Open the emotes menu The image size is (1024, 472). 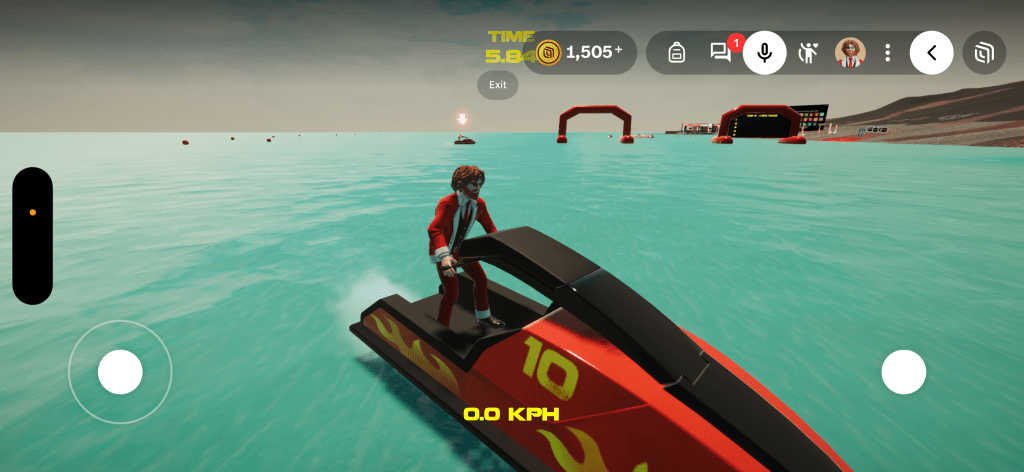coord(808,53)
